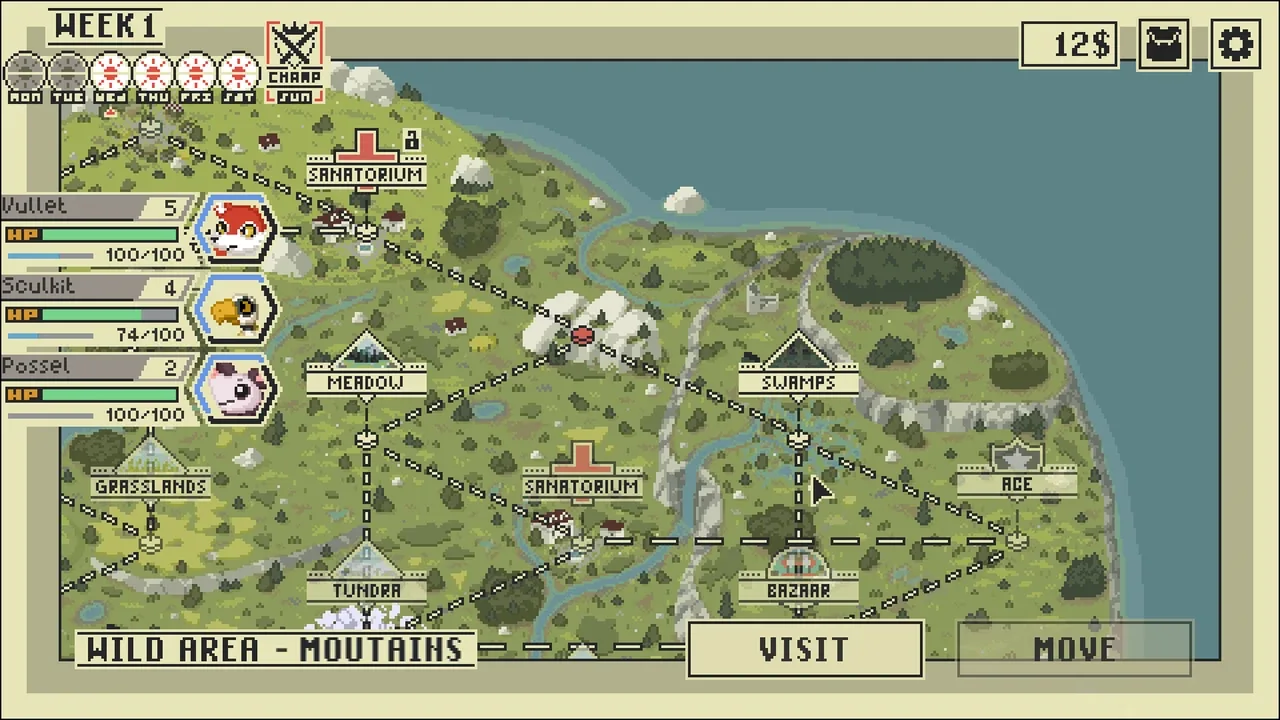Select the Move button
Viewport: 1280px width, 720px height.
click(1074, 650)
